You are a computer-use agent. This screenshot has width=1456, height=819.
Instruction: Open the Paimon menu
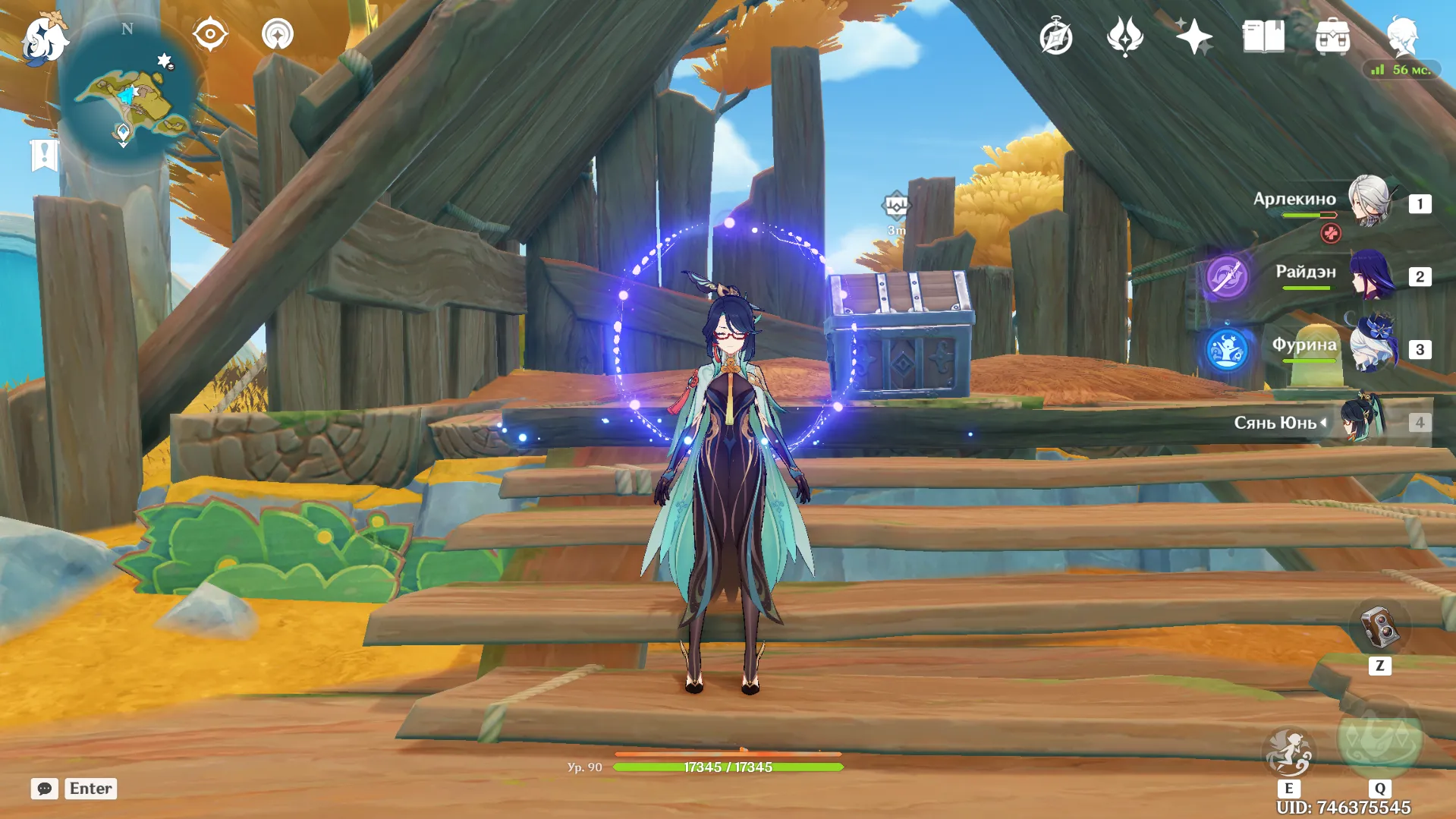43,39
